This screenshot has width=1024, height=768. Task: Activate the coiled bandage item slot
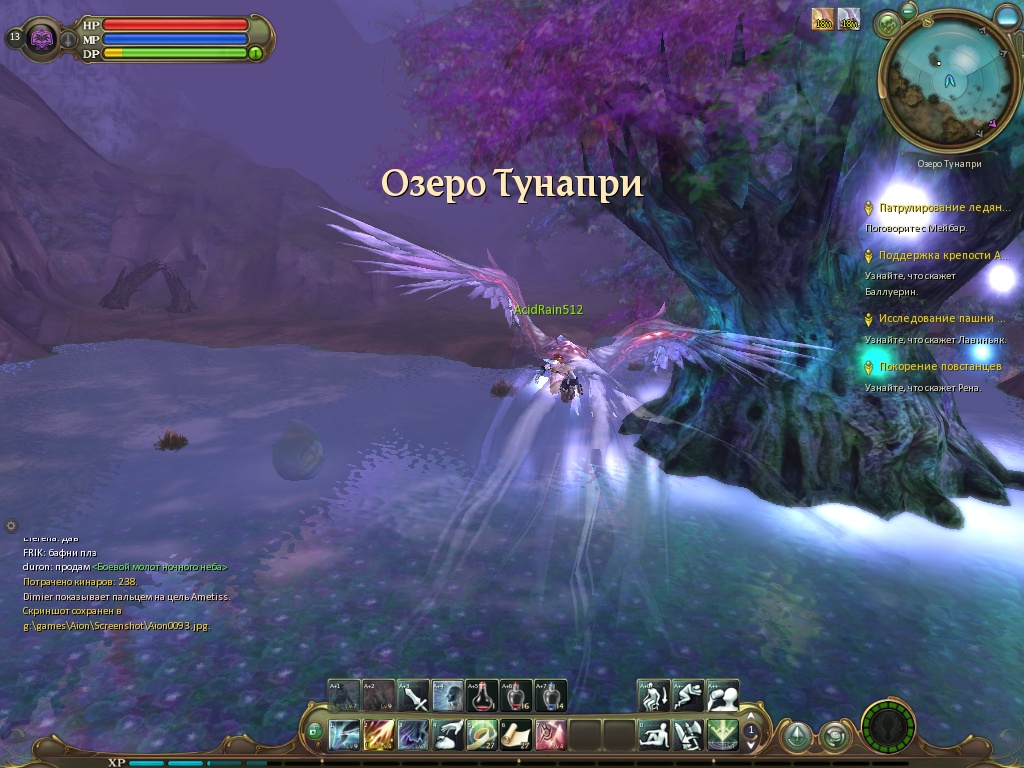tap(482, 735)
